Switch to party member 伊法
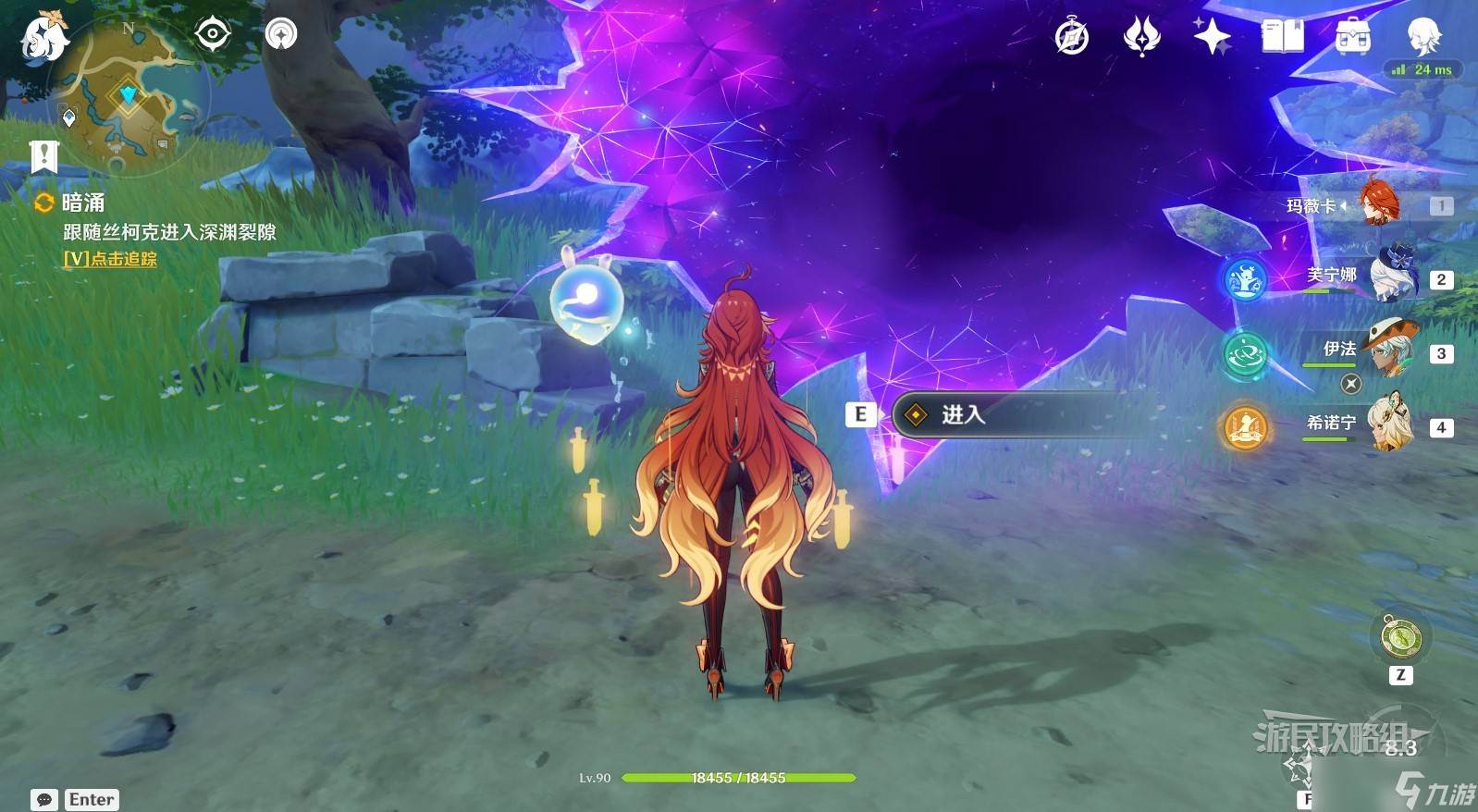Screen dimensions: 1478x812 (x=1390, y=351)
